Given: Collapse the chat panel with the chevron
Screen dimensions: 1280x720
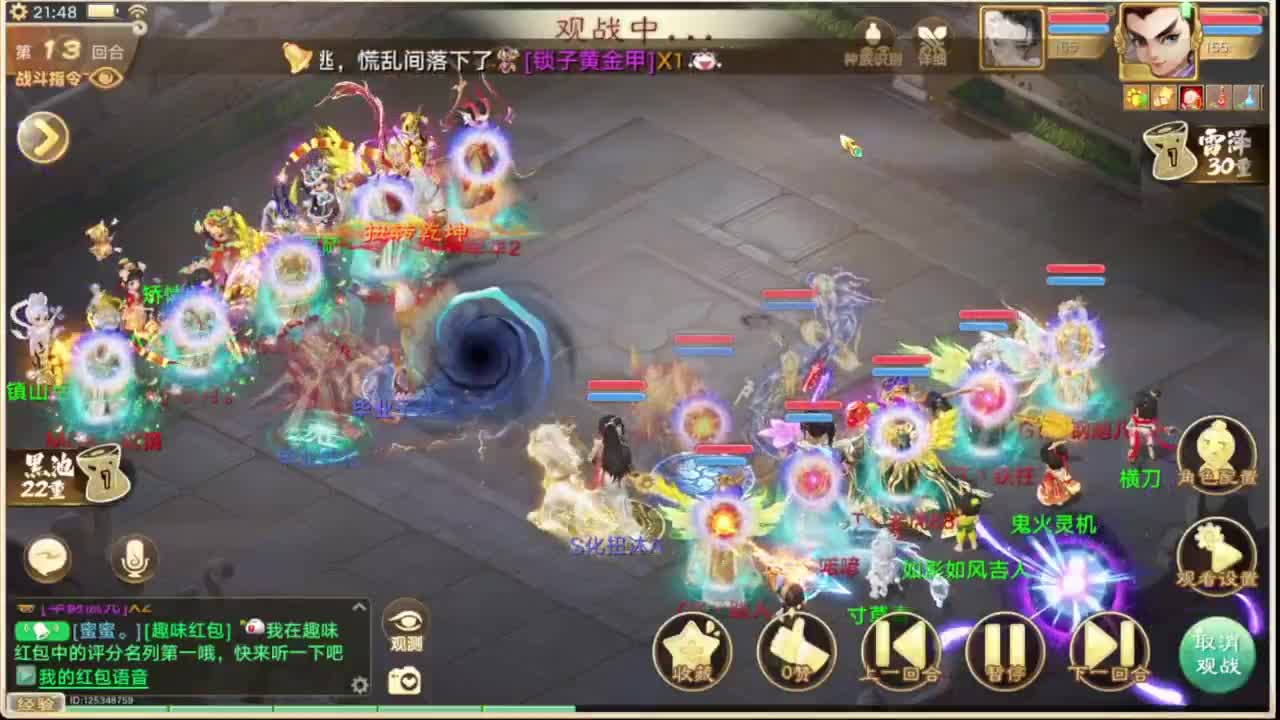Looking at the screenshot, I should point(358,606).
